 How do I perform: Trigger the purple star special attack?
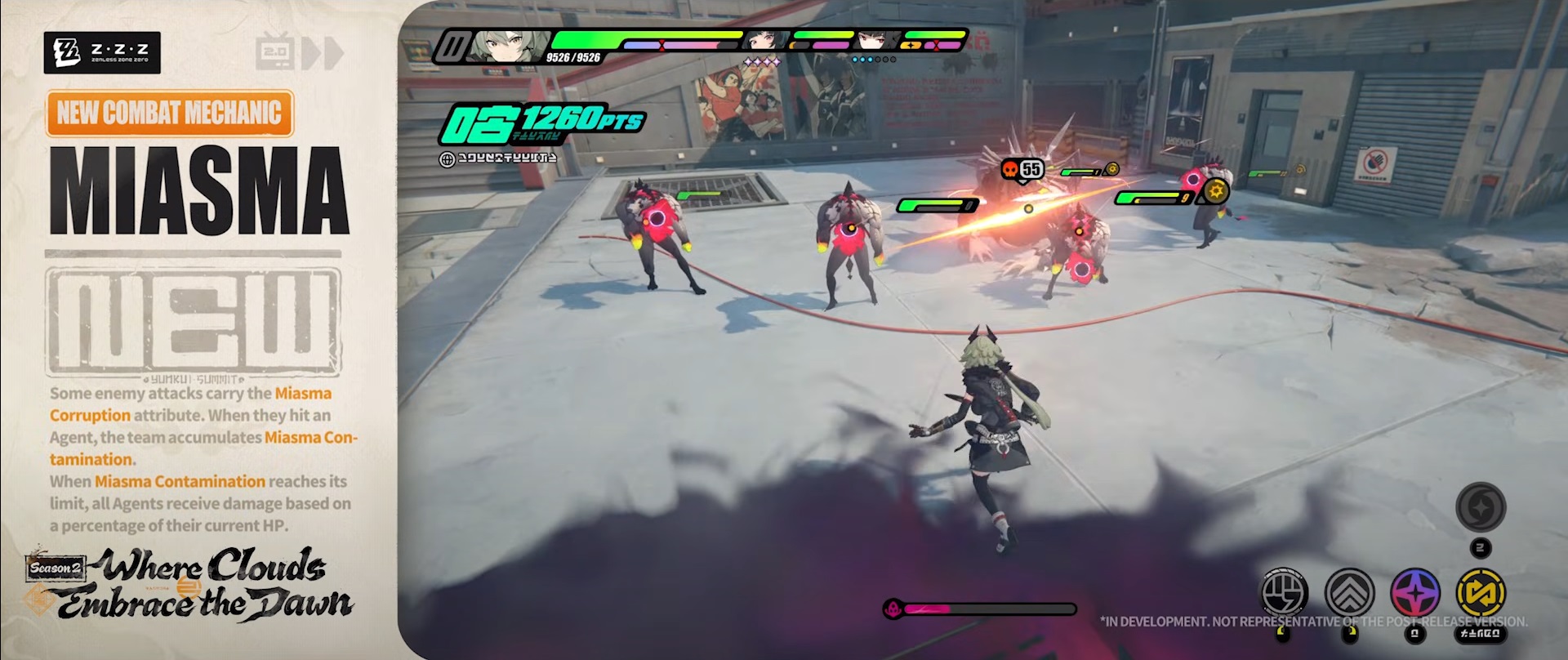[x=1414, y=592]
